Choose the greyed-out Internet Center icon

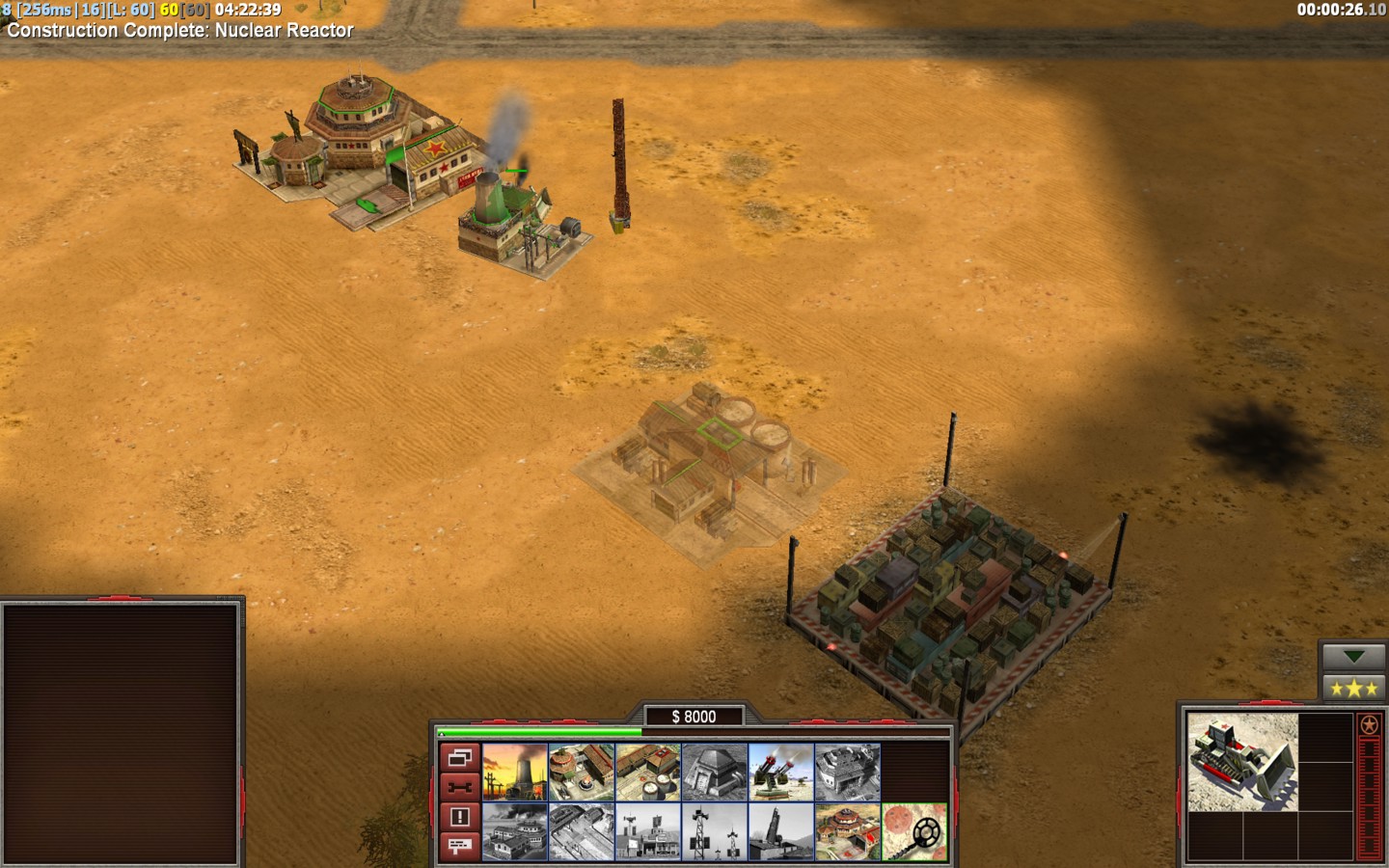[x=648, y=831]
